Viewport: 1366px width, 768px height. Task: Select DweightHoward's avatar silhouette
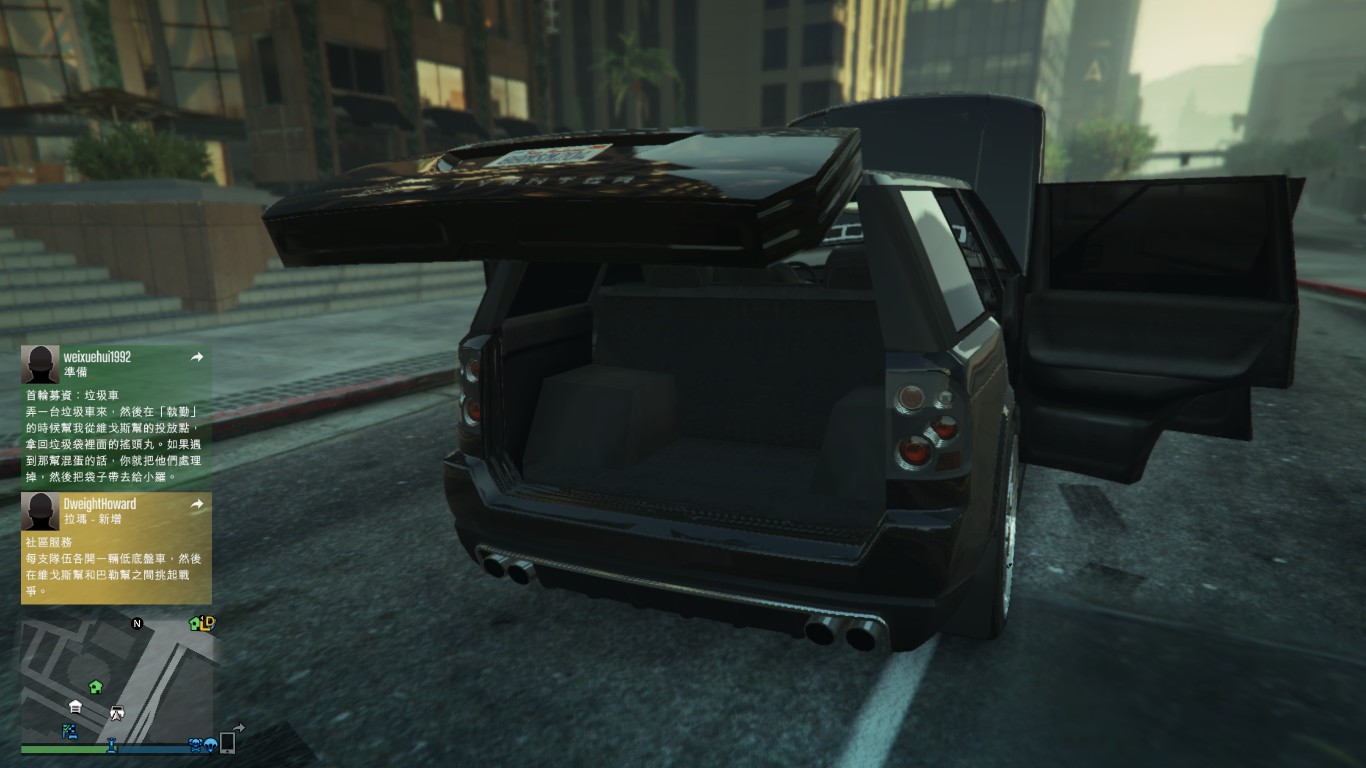tap(40, 511)
